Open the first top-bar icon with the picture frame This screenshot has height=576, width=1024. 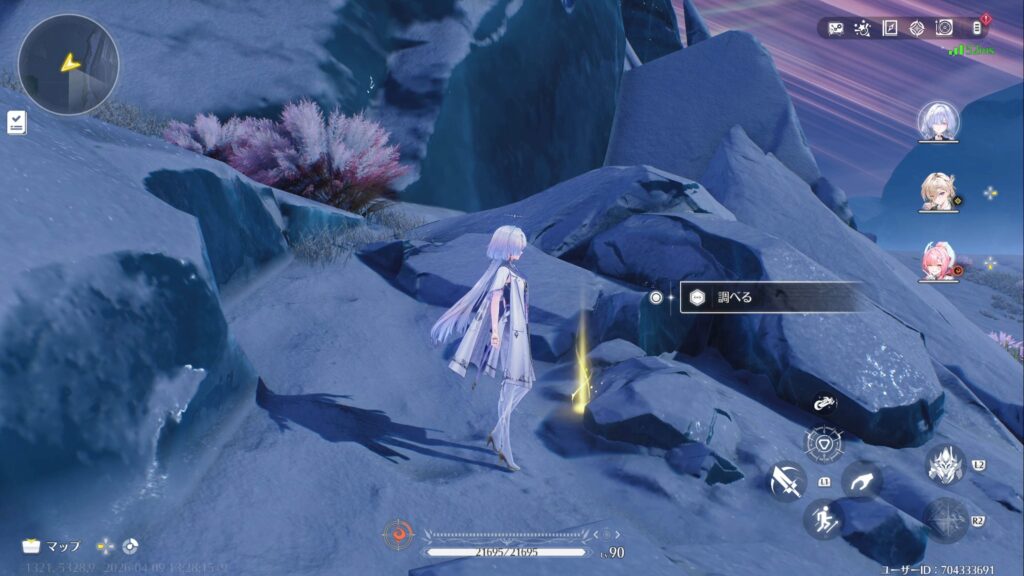coord(836,28)
